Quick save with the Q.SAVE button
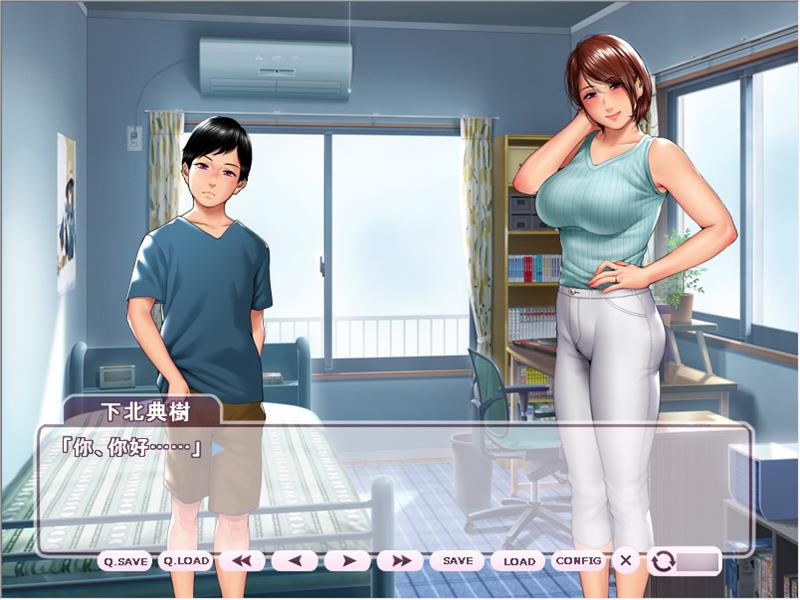This screenshot has width=800, height=600. coord(125,561)
